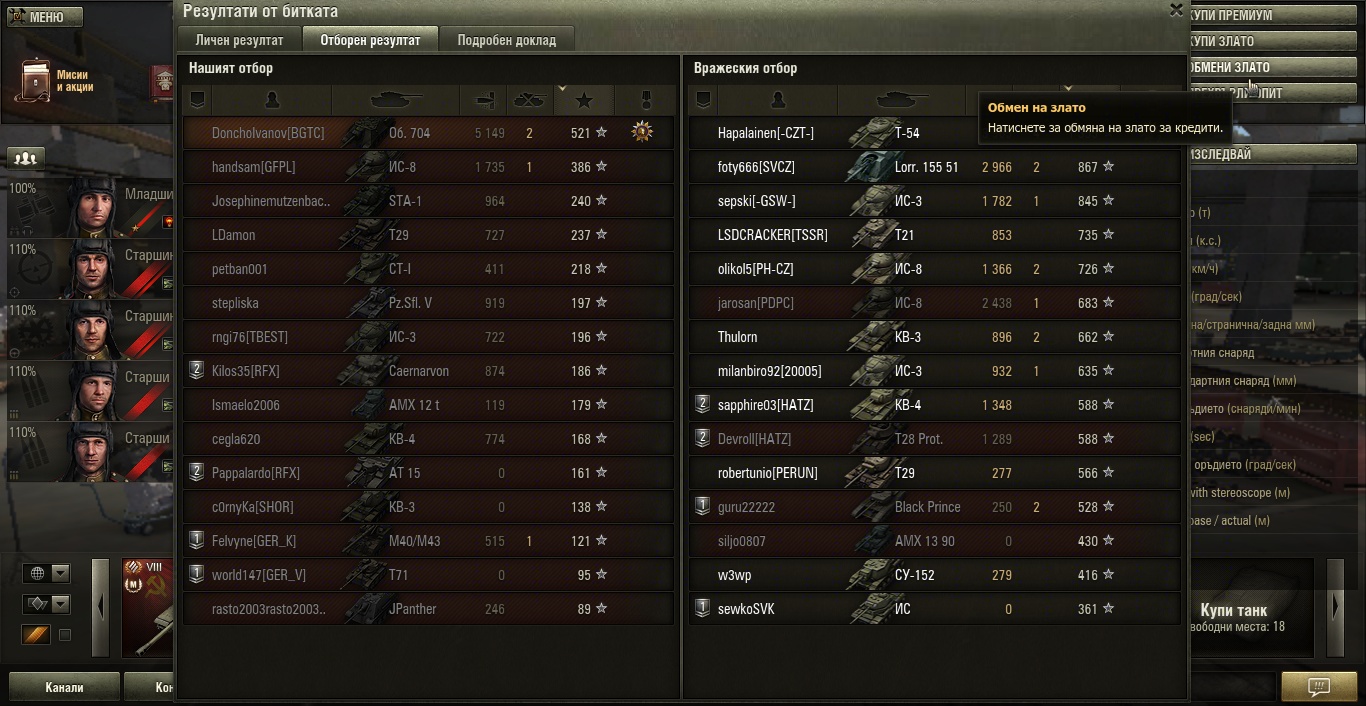Sort our team by experience star column

coord(585,100)
